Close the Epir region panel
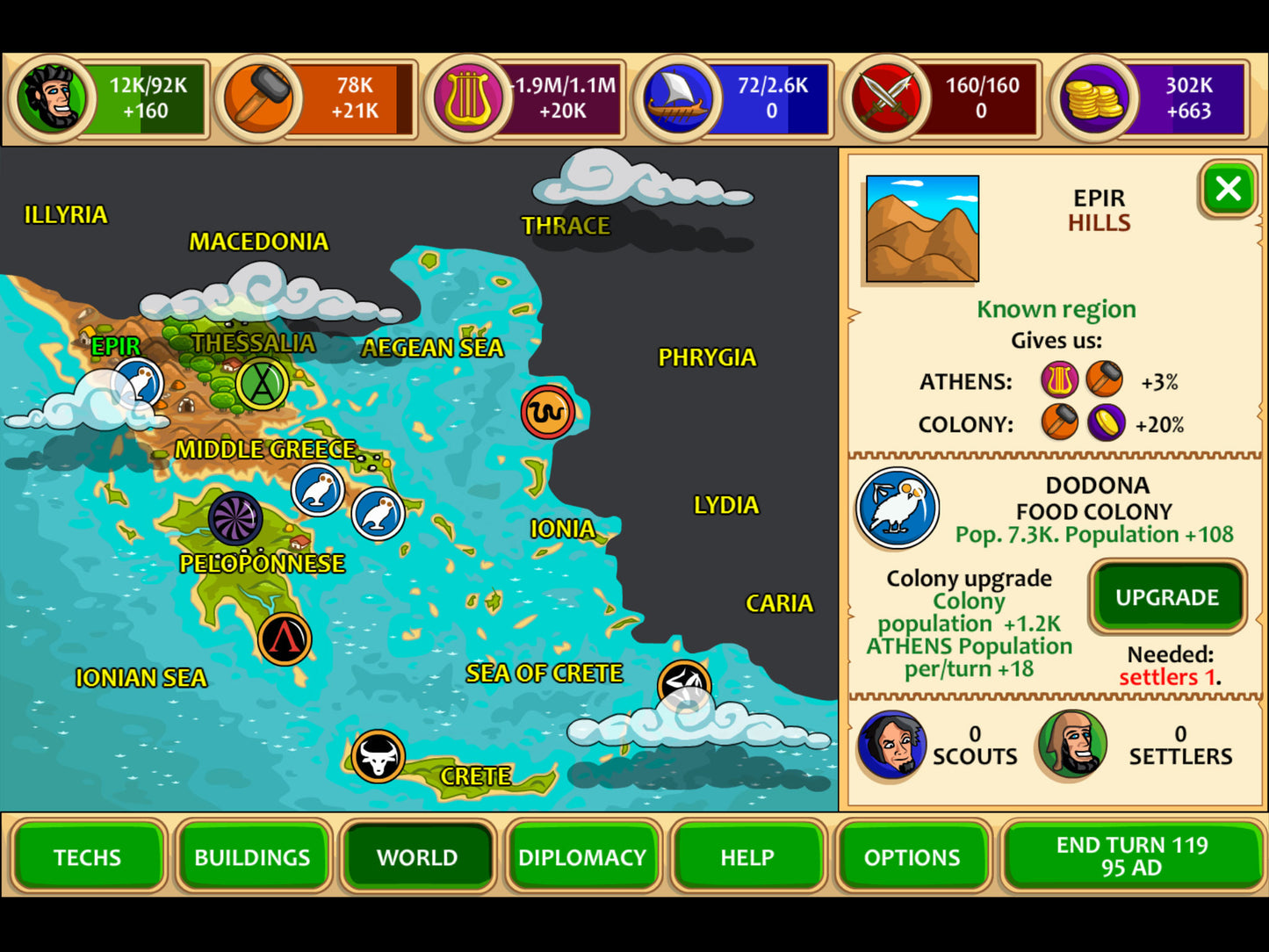 tap(1228, 189)
